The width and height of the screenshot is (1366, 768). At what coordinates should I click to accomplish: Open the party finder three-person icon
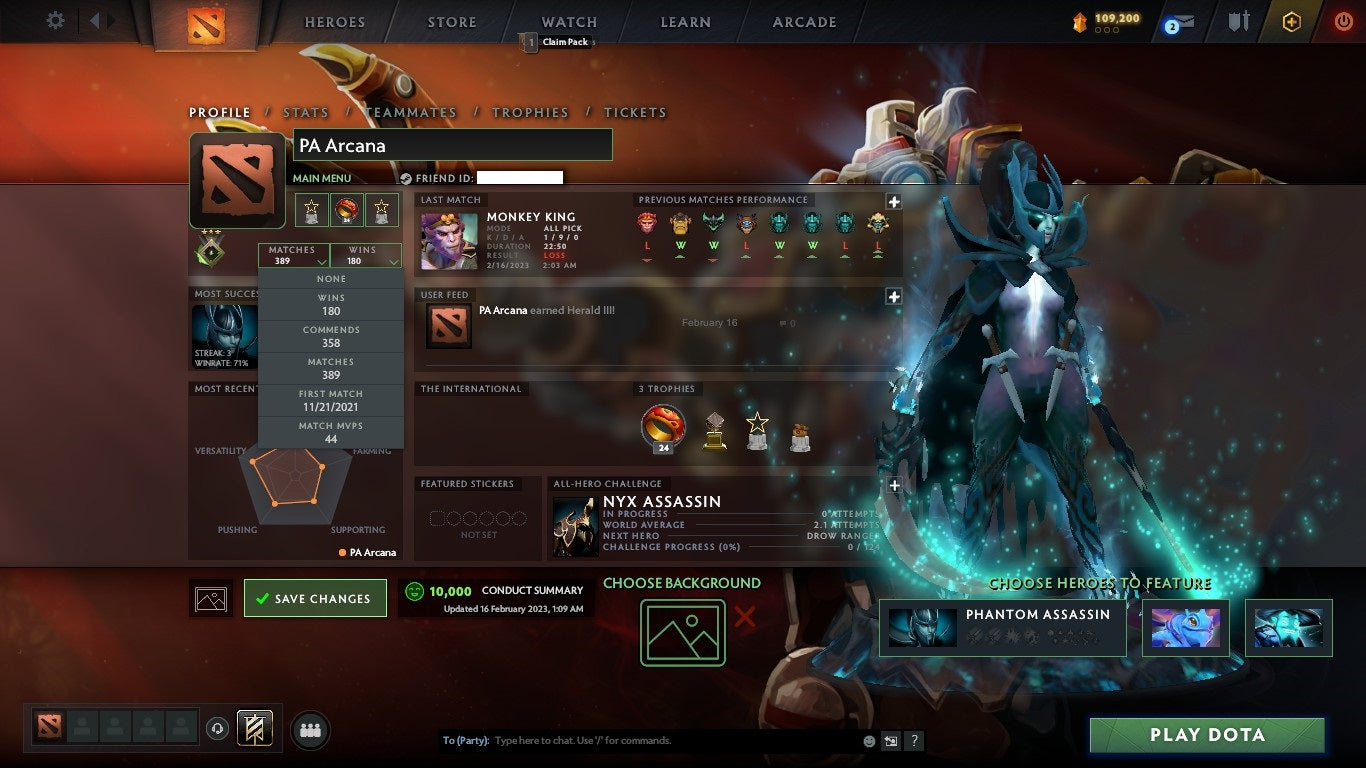[x=310, y=730]
